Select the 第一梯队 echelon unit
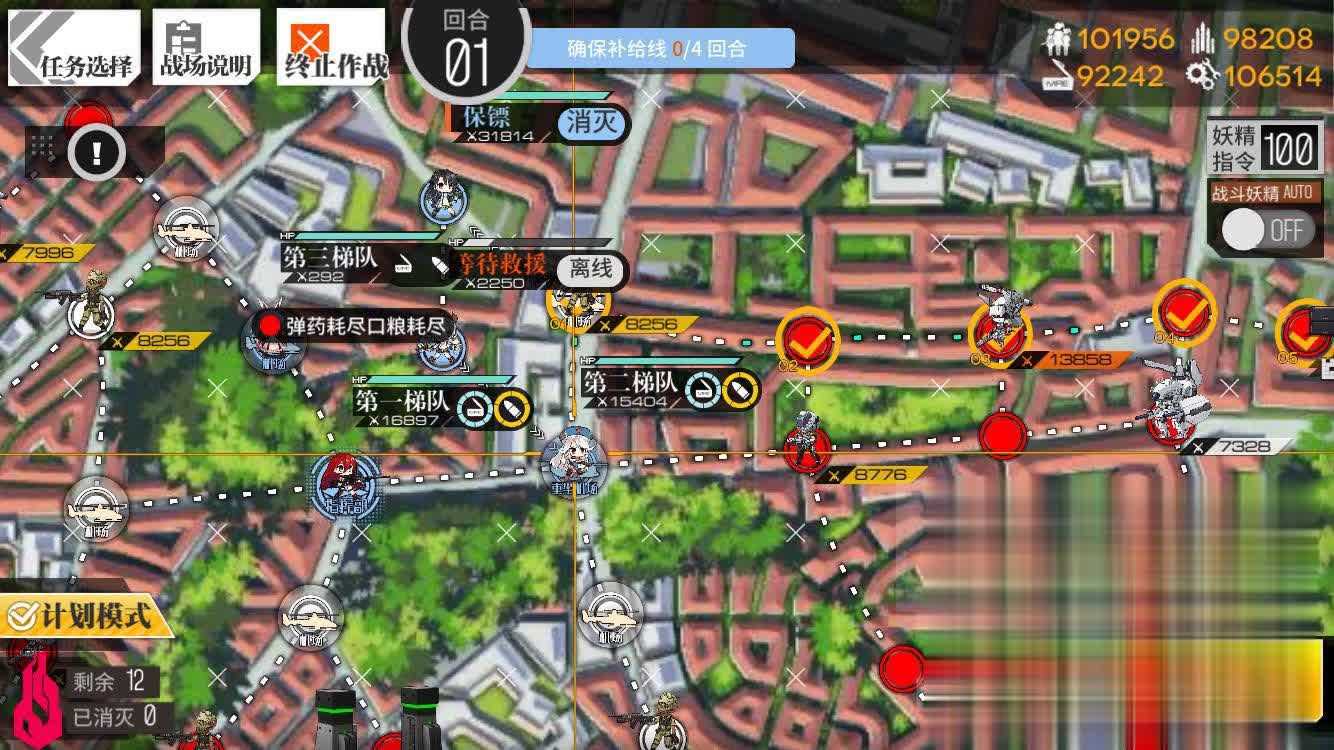This screenshot has height=750, width=1334. coord(345,480)
